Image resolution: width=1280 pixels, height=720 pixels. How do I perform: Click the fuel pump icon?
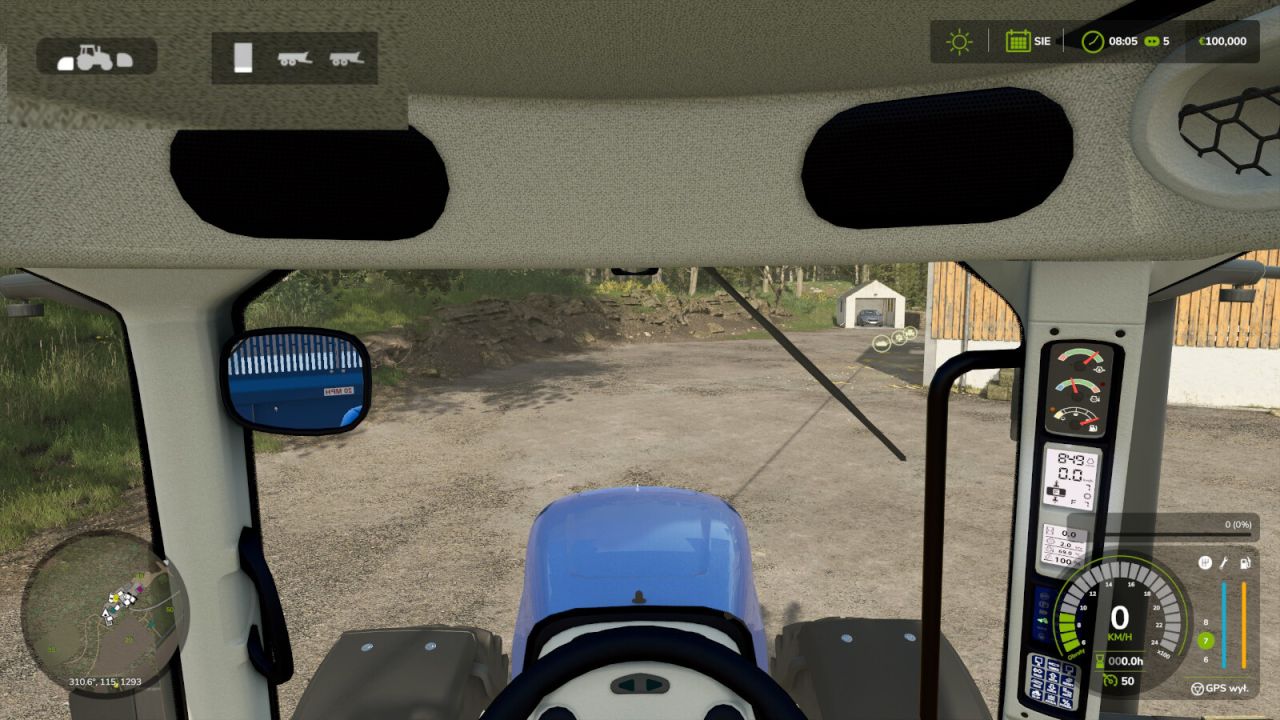[1244, 562]
